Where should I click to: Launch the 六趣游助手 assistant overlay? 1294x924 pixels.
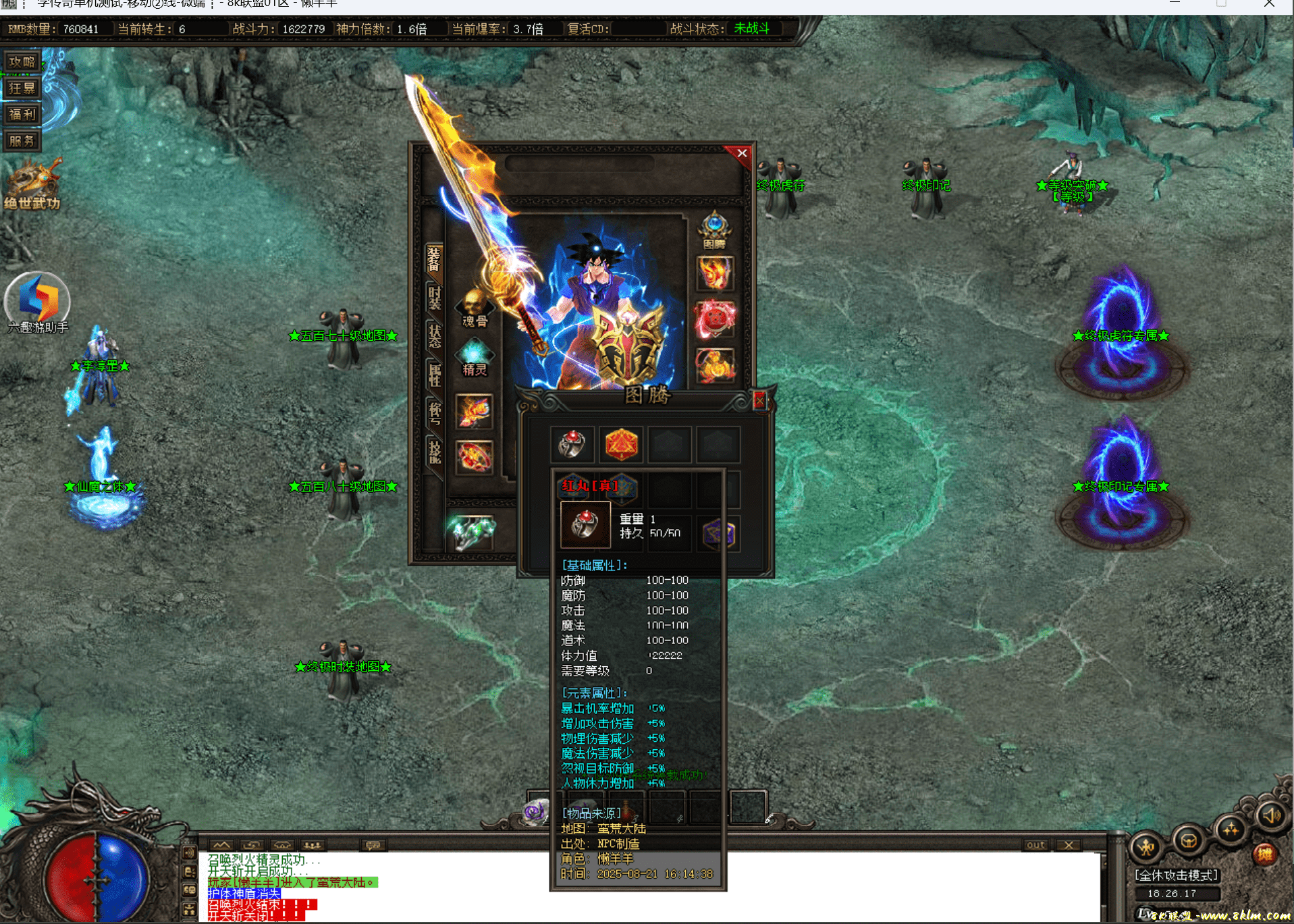pyautogui.click(x=38, y=301)
